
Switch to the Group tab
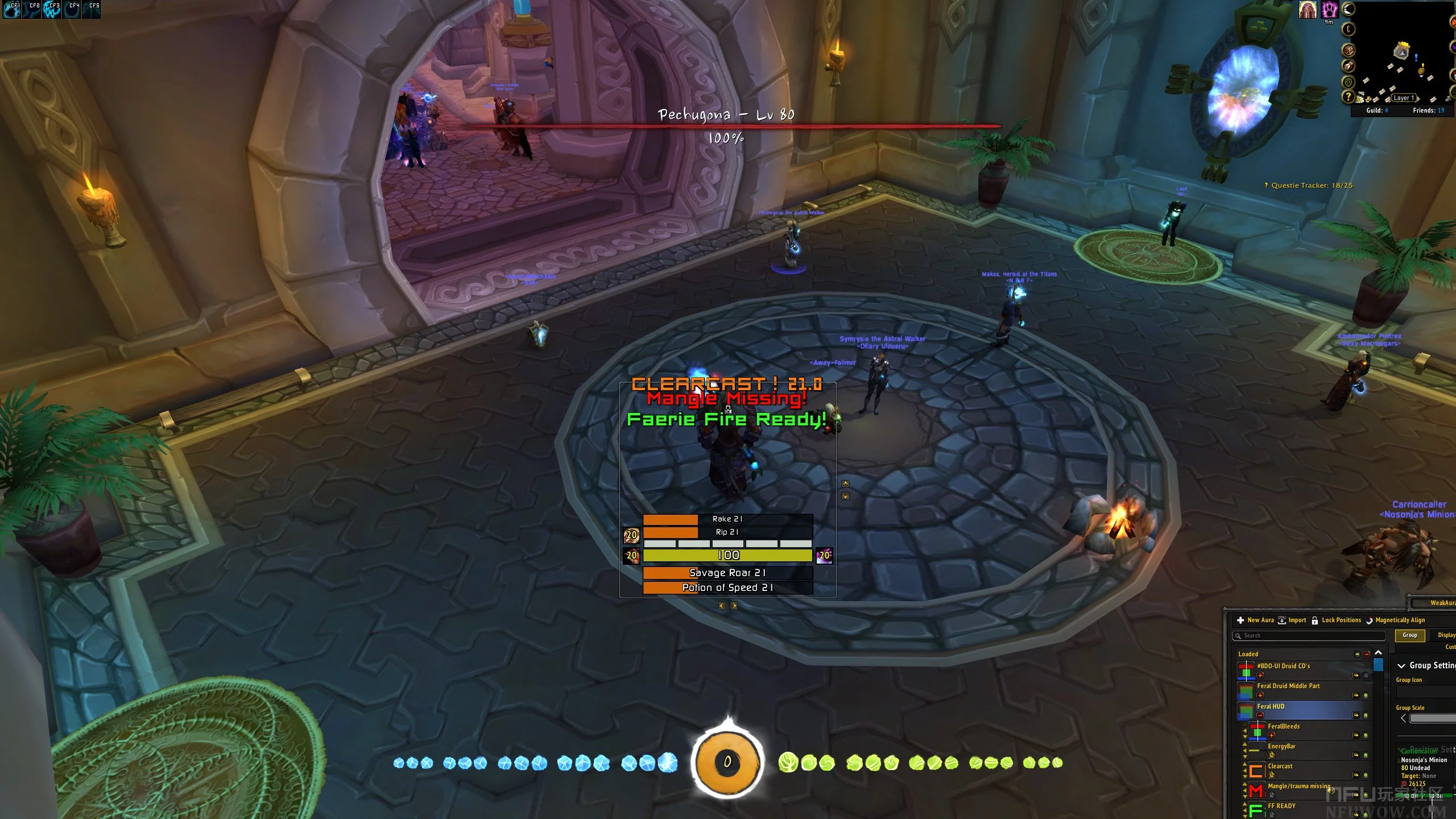[x=1409, y=635]
